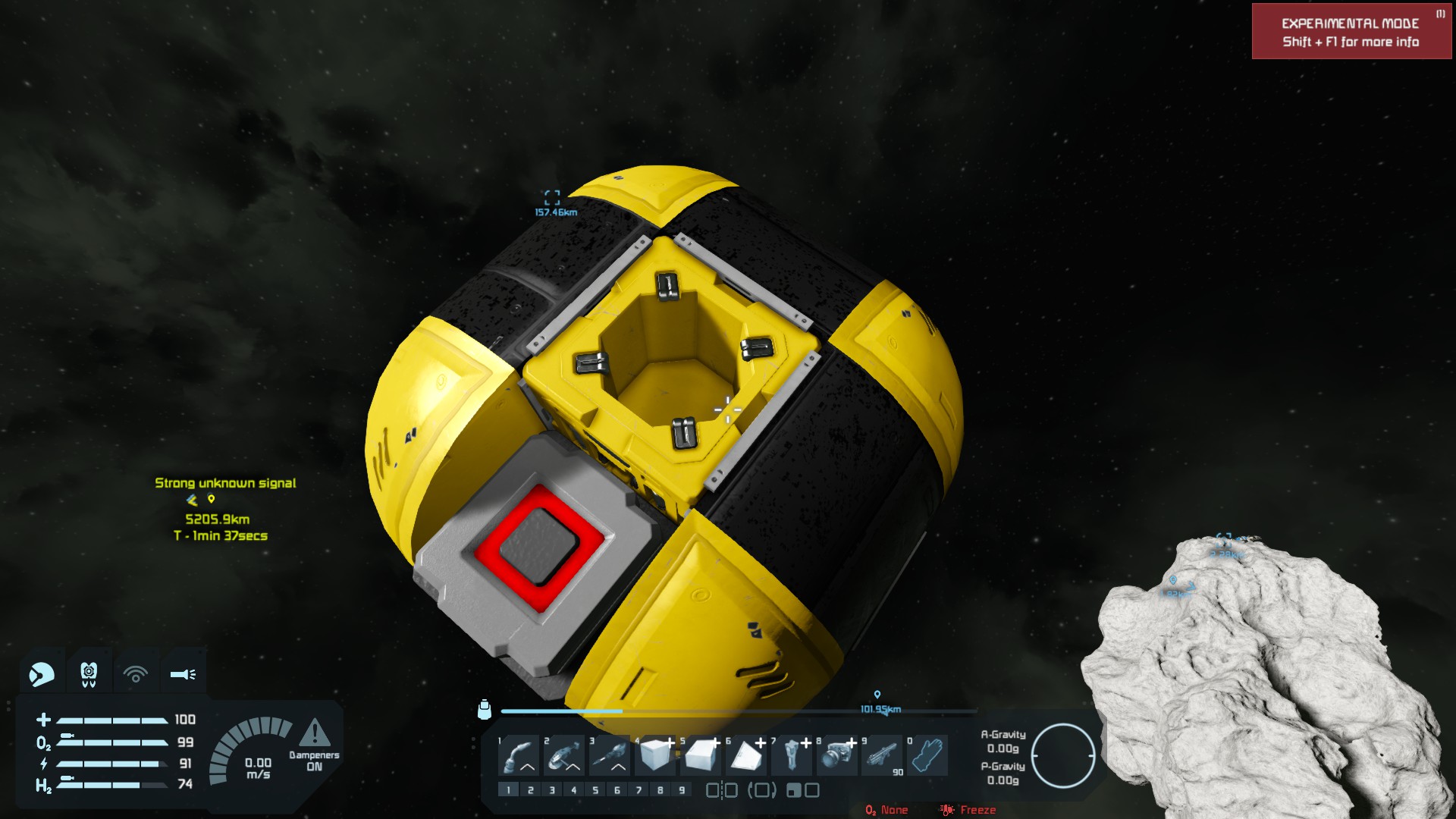
Task: Choose the grinder tool slot
Action: (565, 755)
